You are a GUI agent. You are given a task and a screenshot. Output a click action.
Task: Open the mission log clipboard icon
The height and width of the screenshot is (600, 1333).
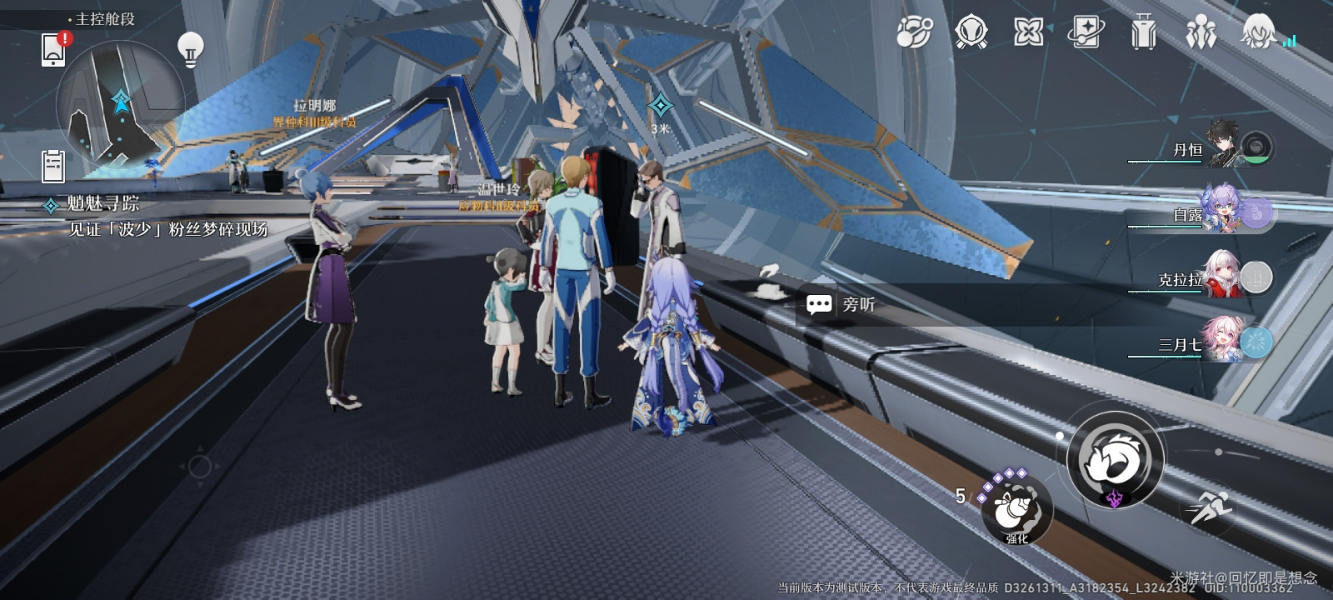tap(54, 165)
